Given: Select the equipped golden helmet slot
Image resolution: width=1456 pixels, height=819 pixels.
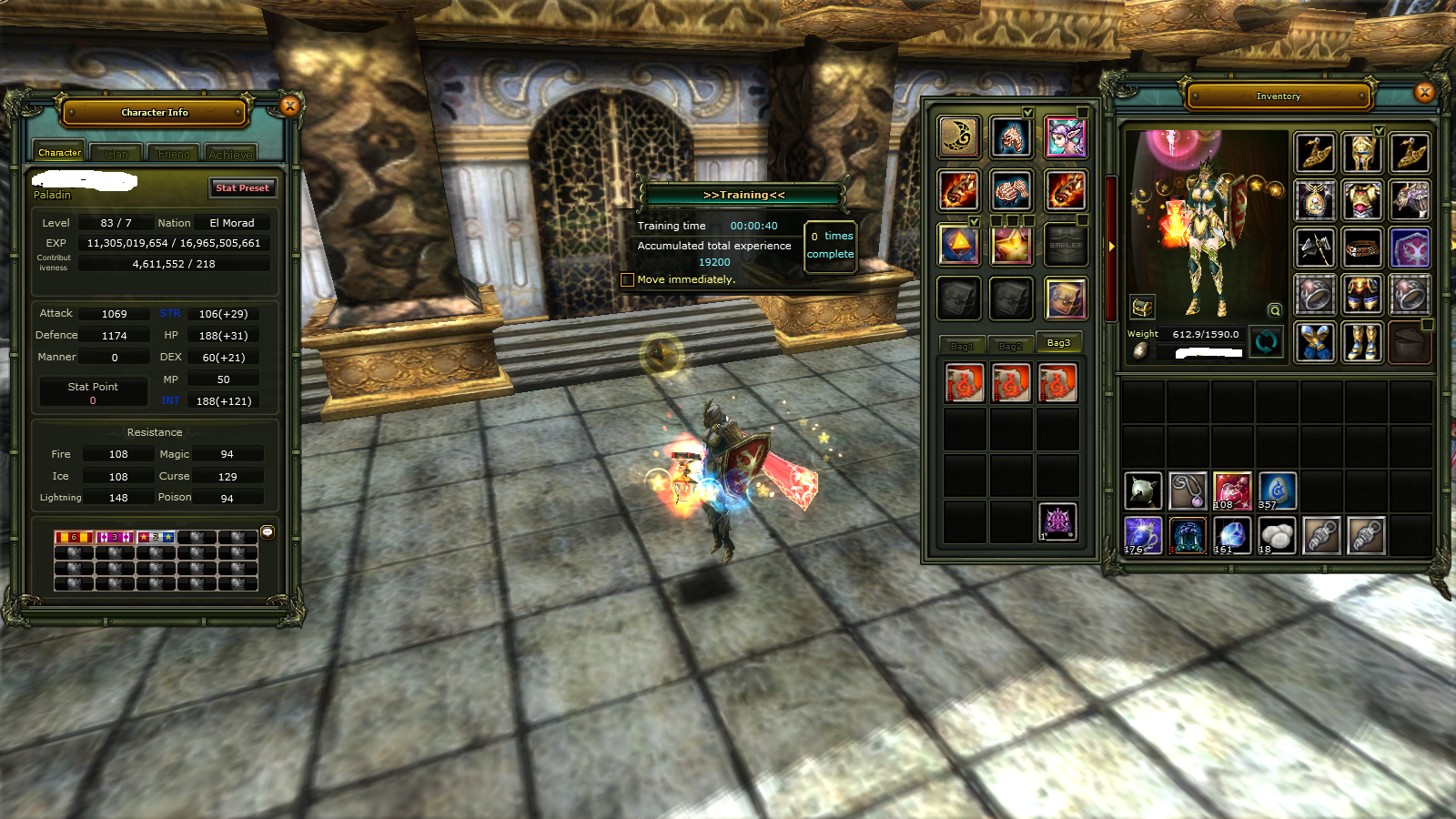Looking at the screenshot, I should click(x=1362, y=153).
